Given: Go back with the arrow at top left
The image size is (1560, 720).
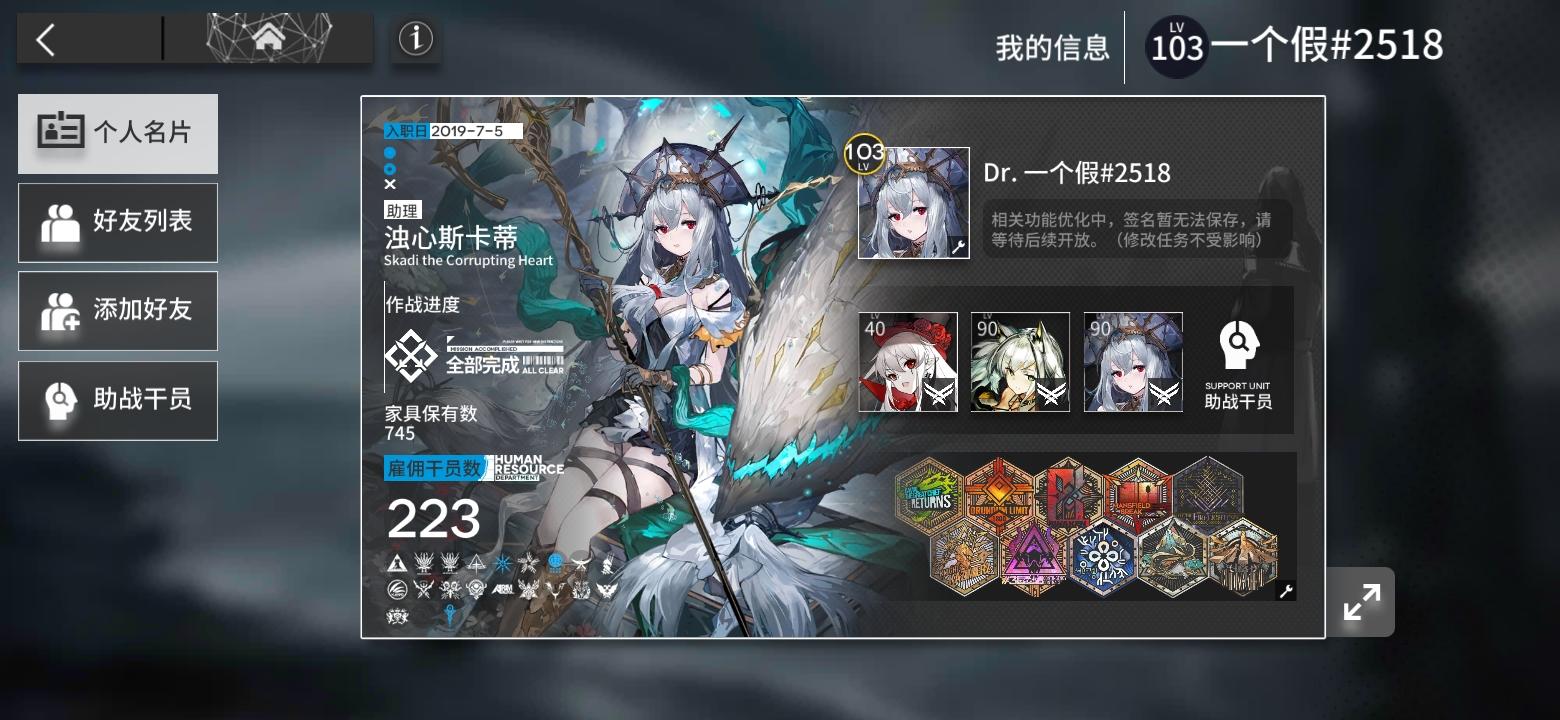Looking at the screenshot, I should point(46,38).
